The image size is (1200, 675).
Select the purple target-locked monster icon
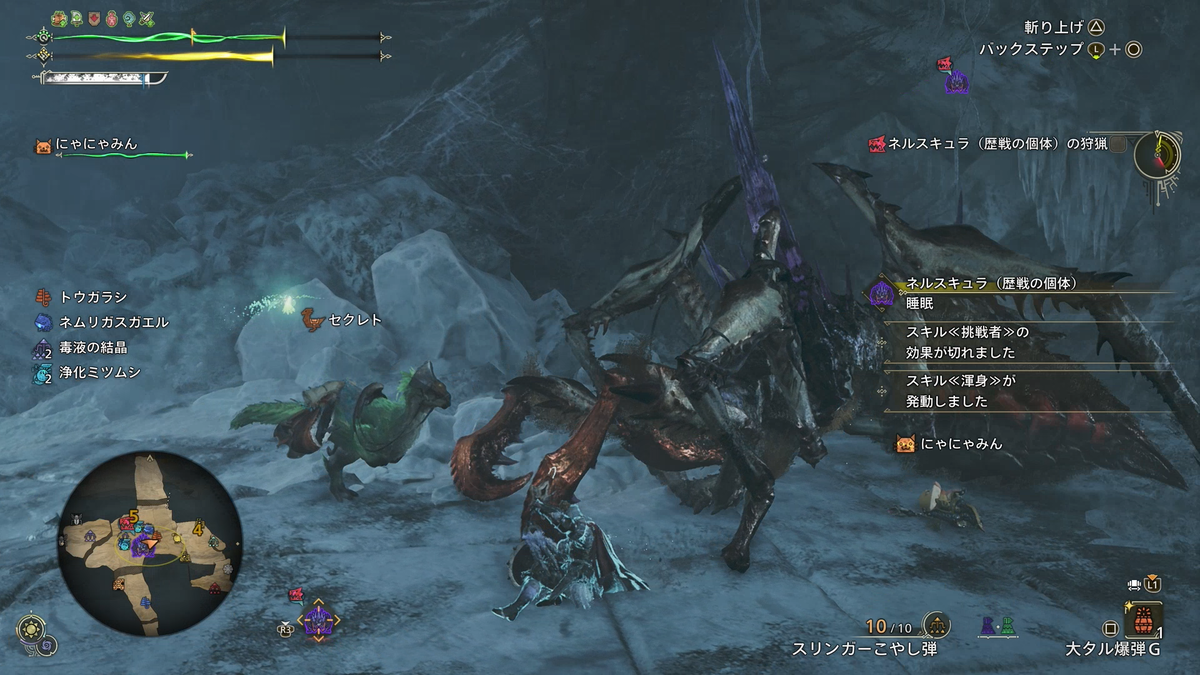click(x=318, y=621)
